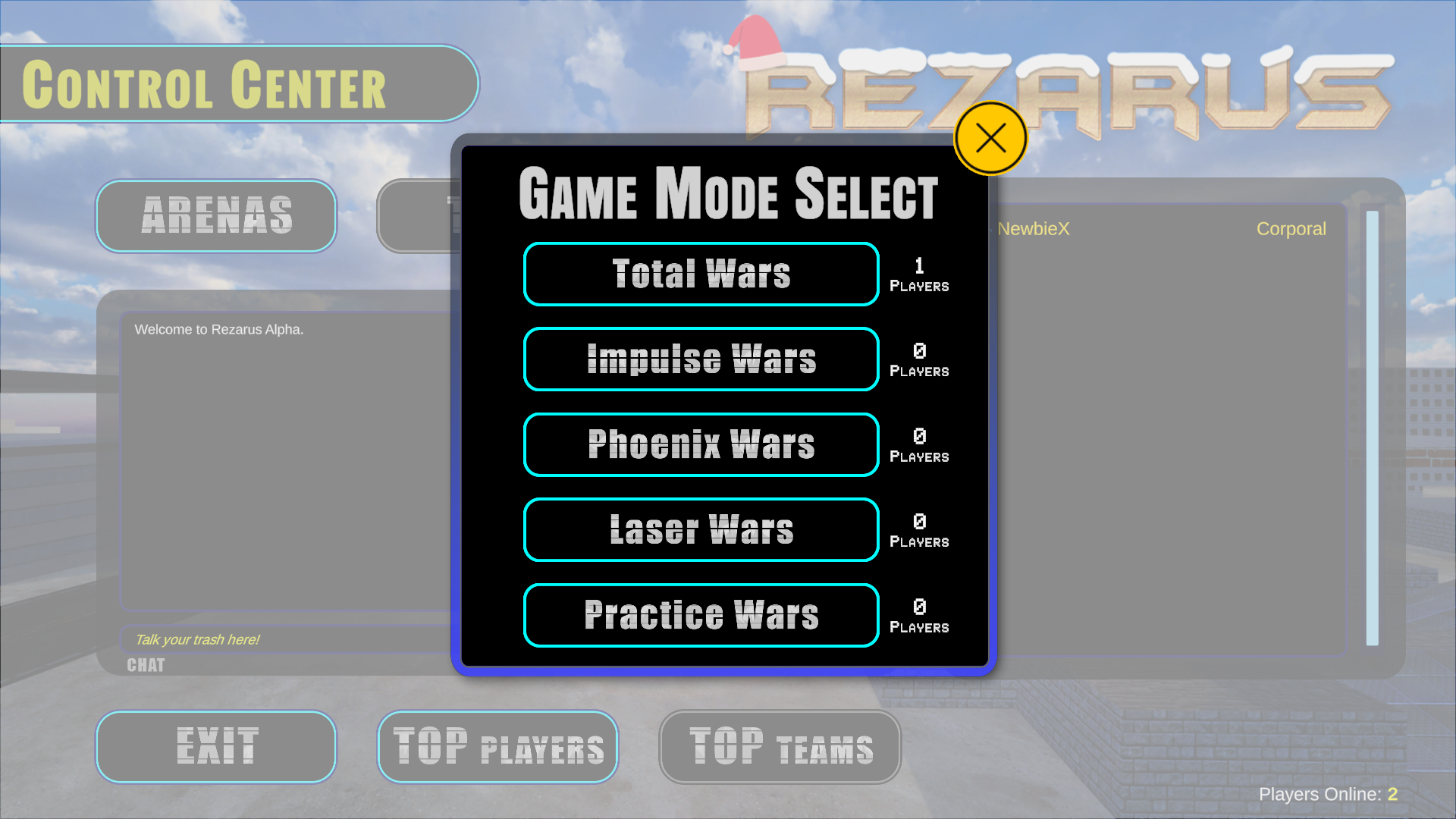Pick the Phoenix Wars mode
Viewport: 1456px width, 819px height.
point(701,444)
